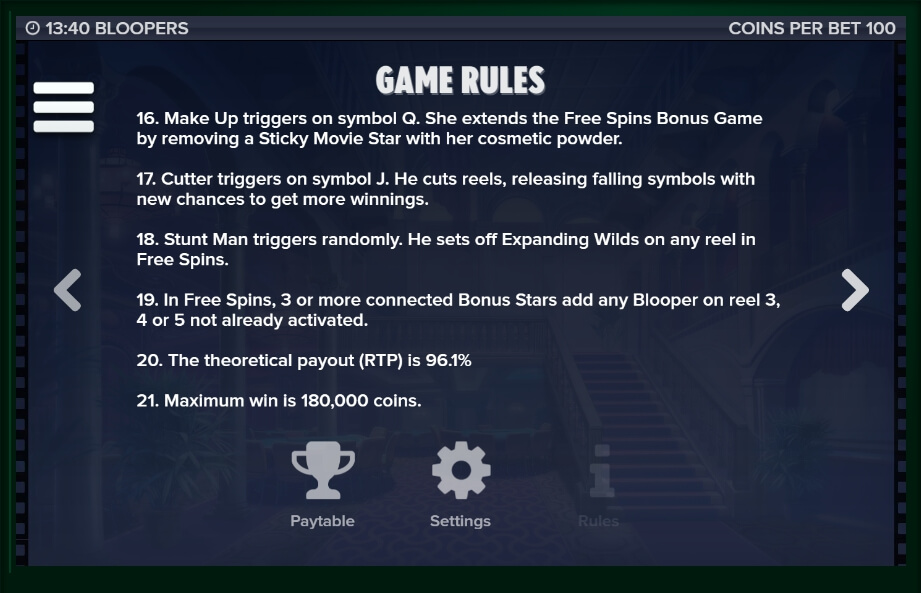Select the Rules info tab
The height and width of the screenshot is (593, 921).
click(x=599, y=484)
